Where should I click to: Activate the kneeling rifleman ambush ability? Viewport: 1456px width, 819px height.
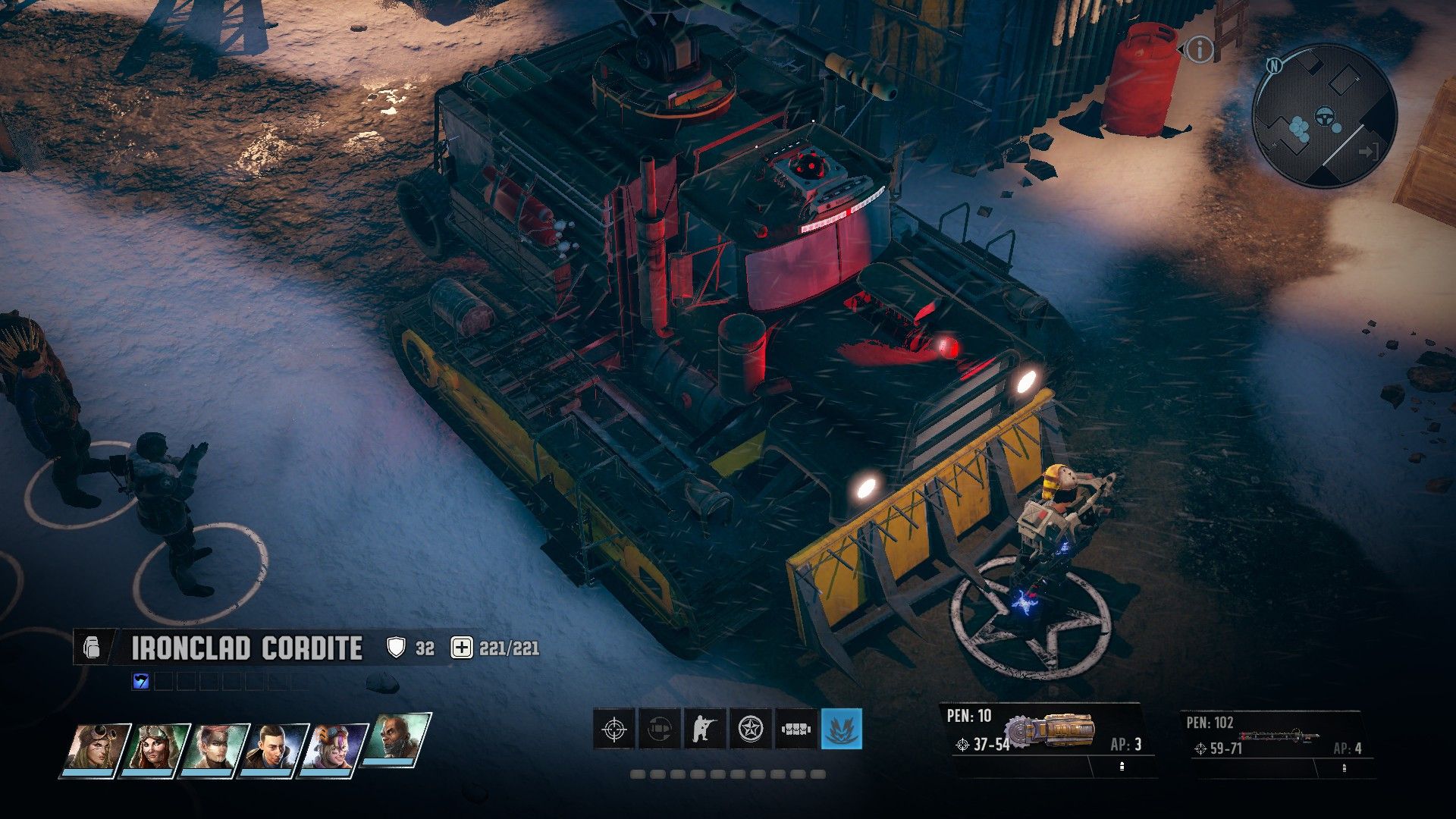[705, 729]
